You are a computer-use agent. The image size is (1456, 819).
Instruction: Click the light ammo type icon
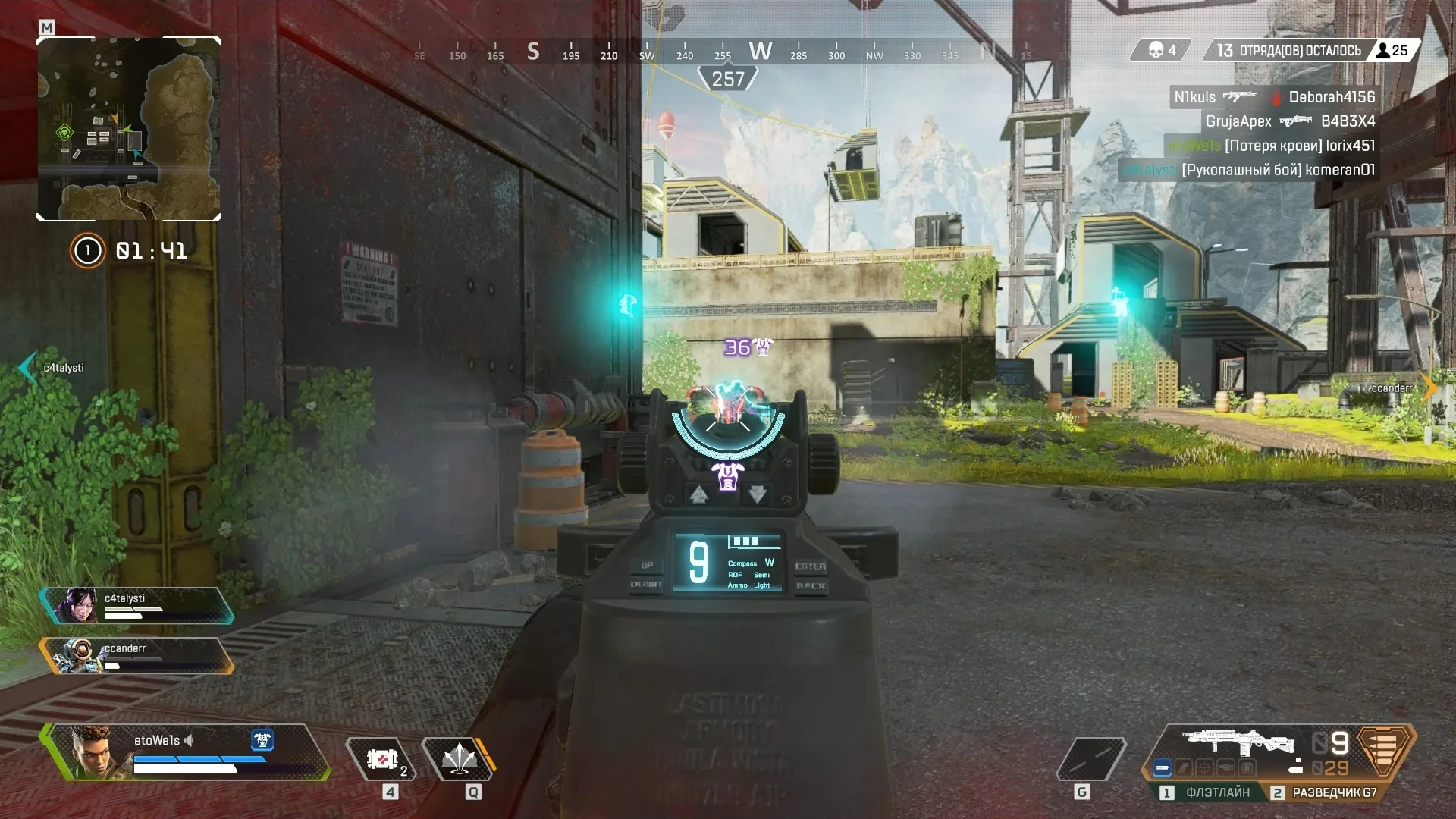pyautogui.click(x=1383, y=752)
